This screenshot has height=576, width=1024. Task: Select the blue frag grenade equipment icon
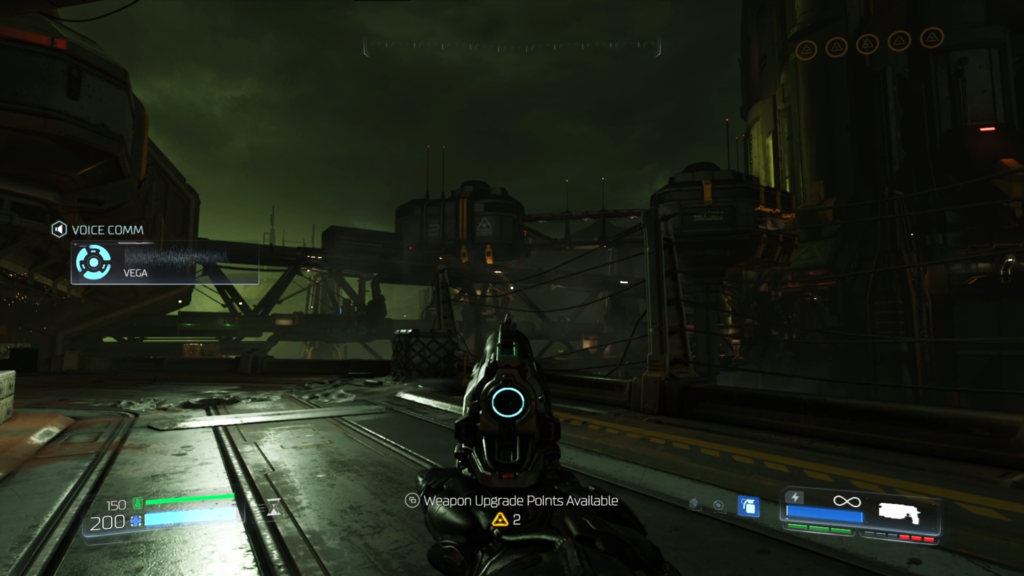[748, 506]
